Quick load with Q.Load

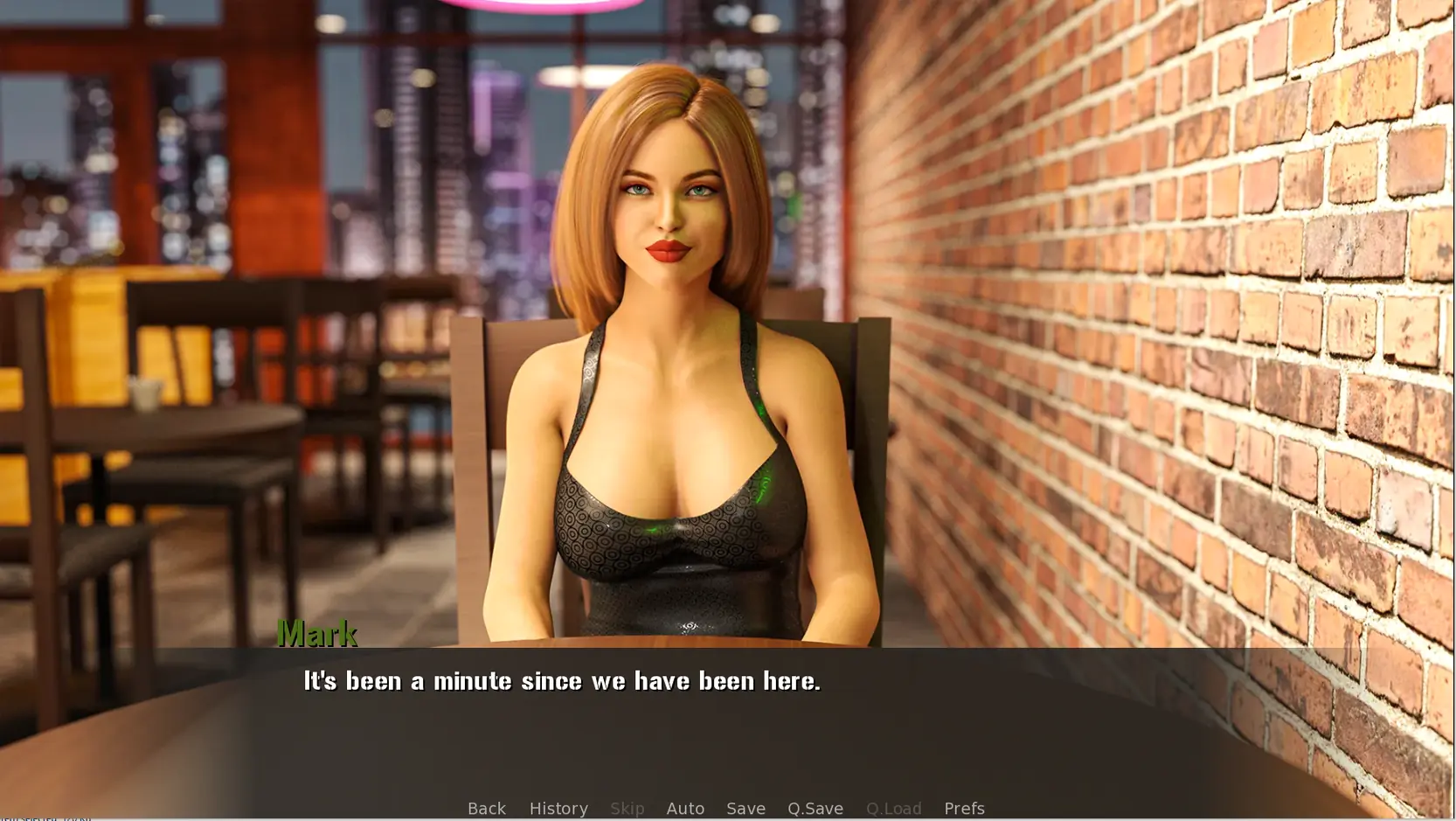click(x=892, y=808)
